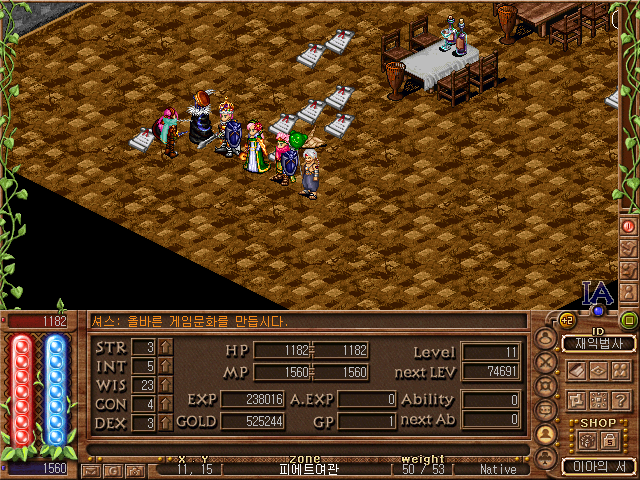640x480 pixels.
Task: Open the clover-shaped round button
Action: point(546,459)
